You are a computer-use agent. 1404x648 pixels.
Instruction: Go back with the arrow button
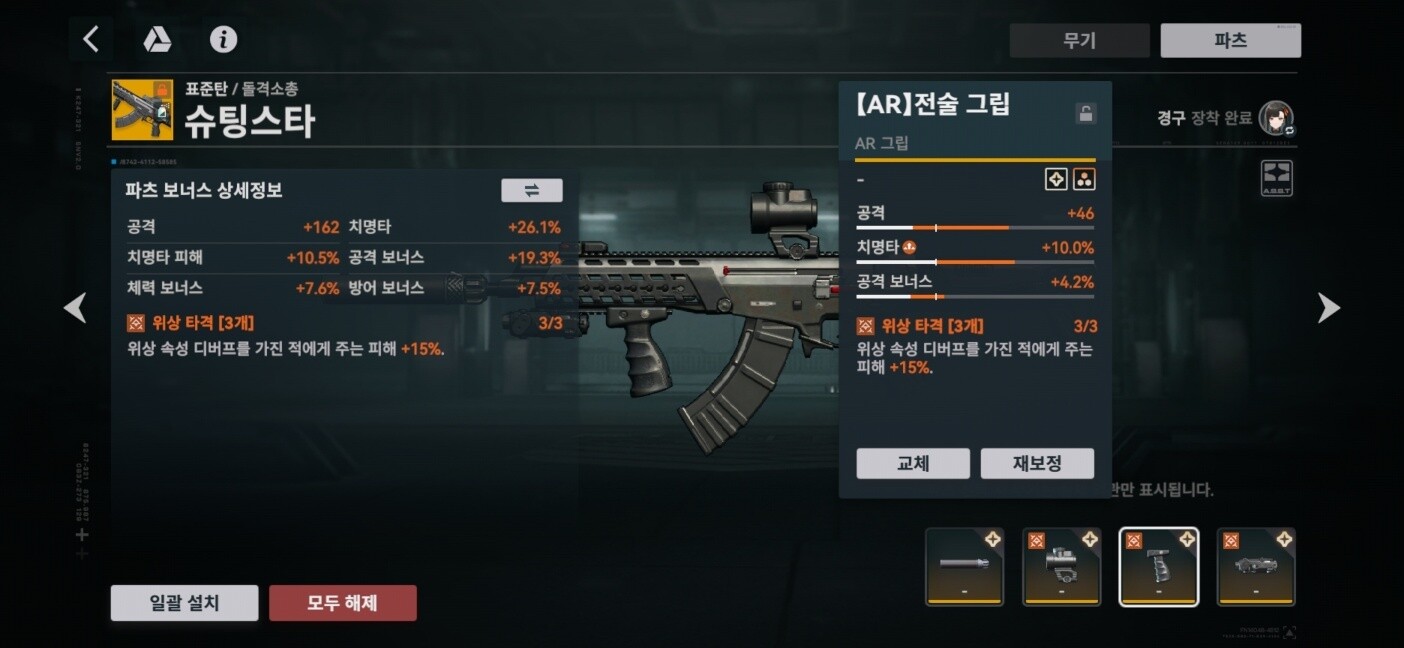(91, 39)
